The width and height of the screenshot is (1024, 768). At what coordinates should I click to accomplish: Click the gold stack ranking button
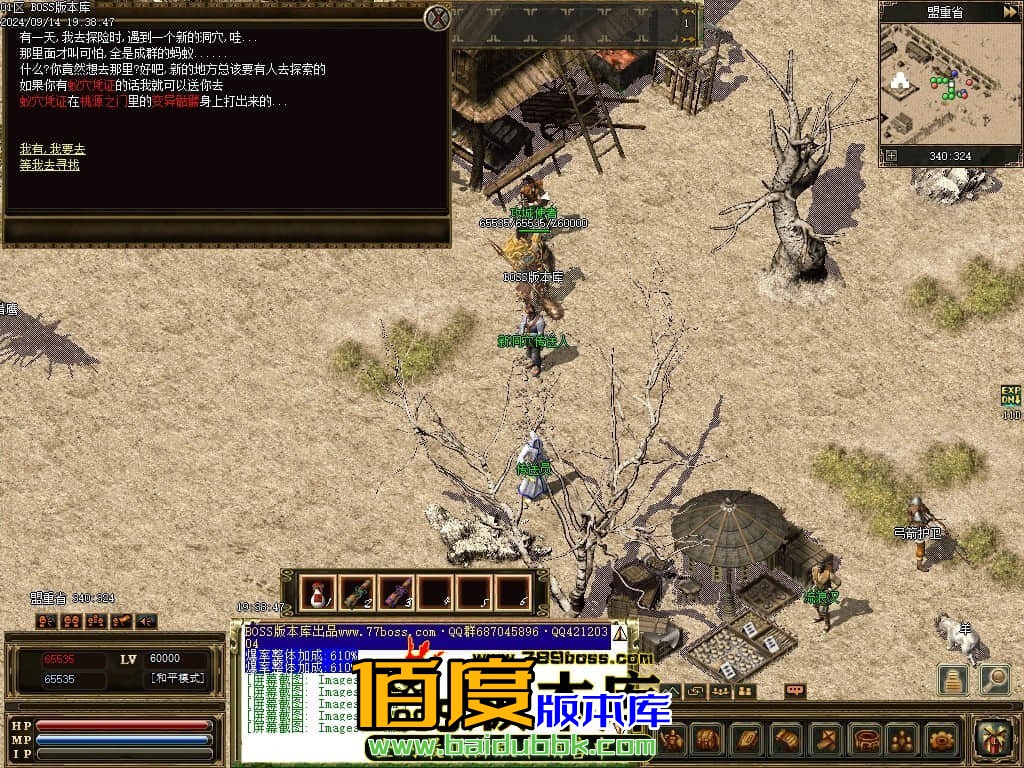(x=952, y=679)
